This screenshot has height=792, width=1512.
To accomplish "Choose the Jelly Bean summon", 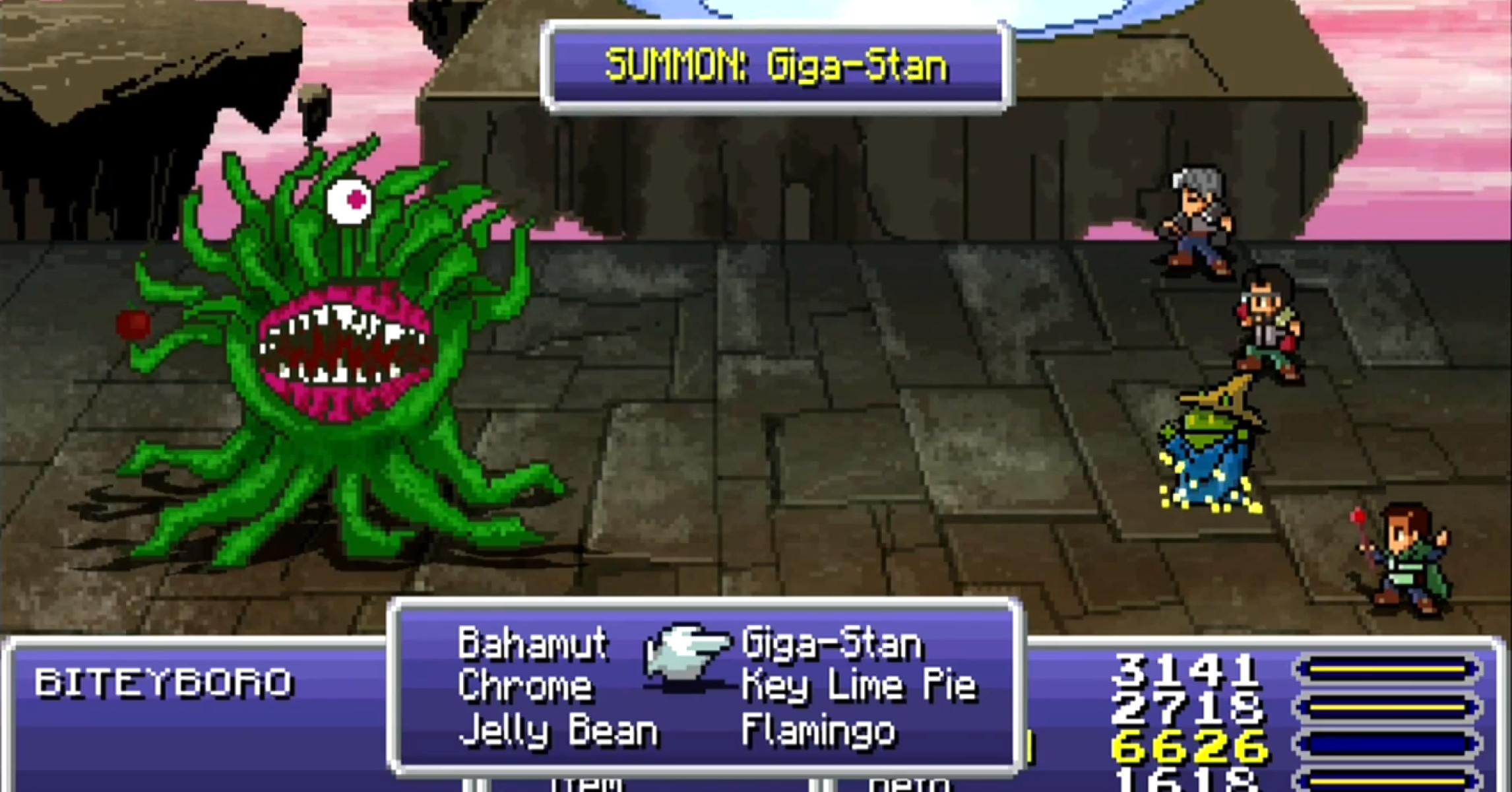I will (558, 731).
